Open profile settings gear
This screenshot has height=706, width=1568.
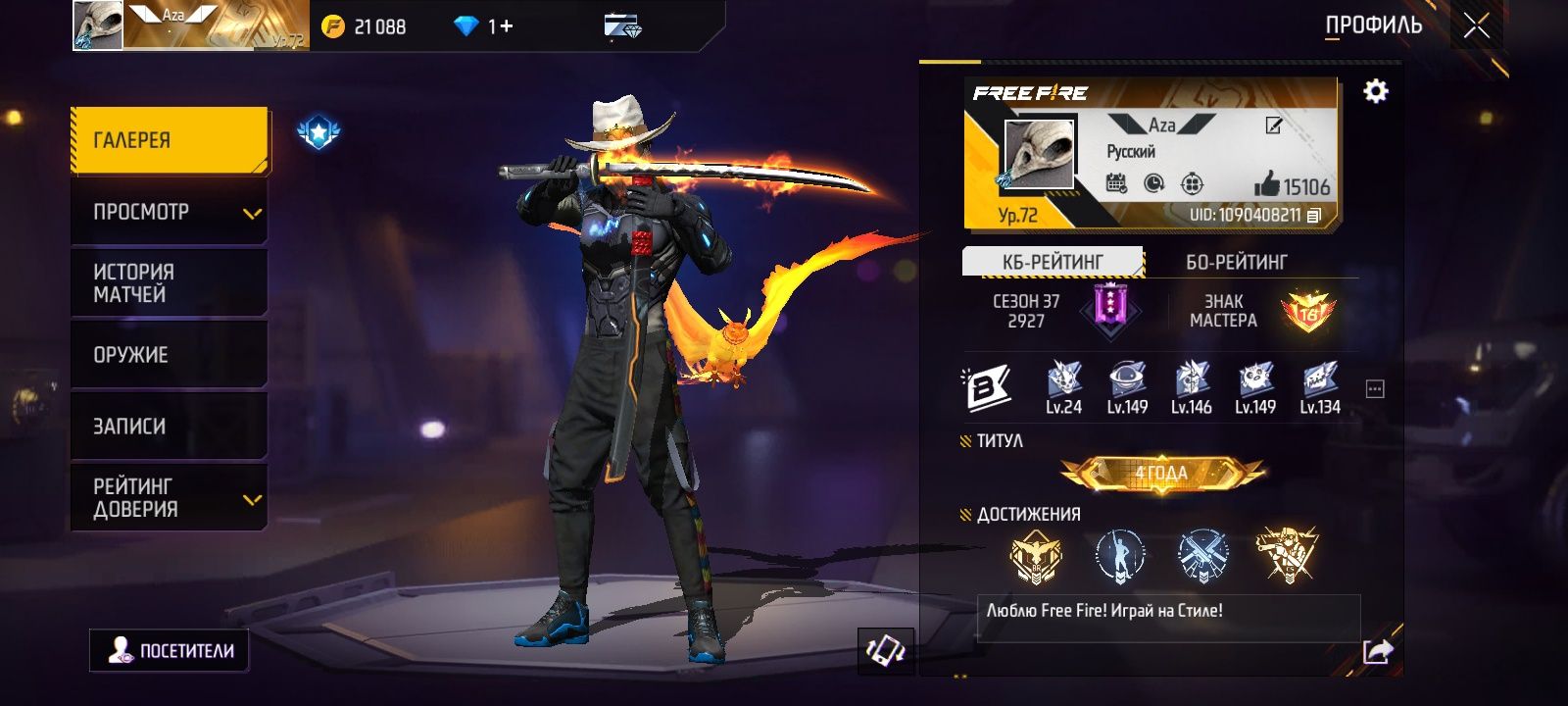point(1376,91)
